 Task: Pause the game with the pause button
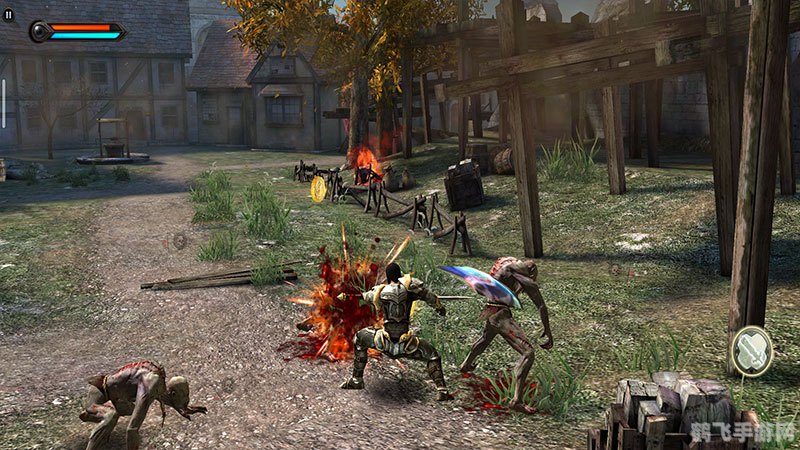[x=10, y=16]
